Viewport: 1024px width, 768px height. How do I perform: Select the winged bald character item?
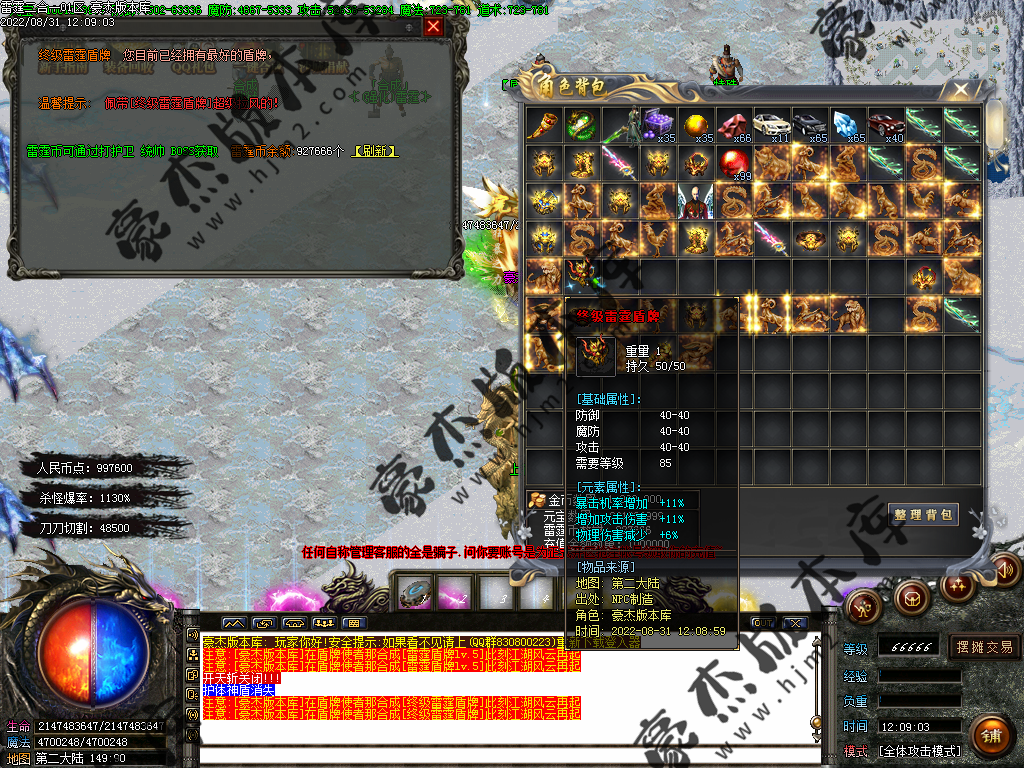[x=695, y=200]
